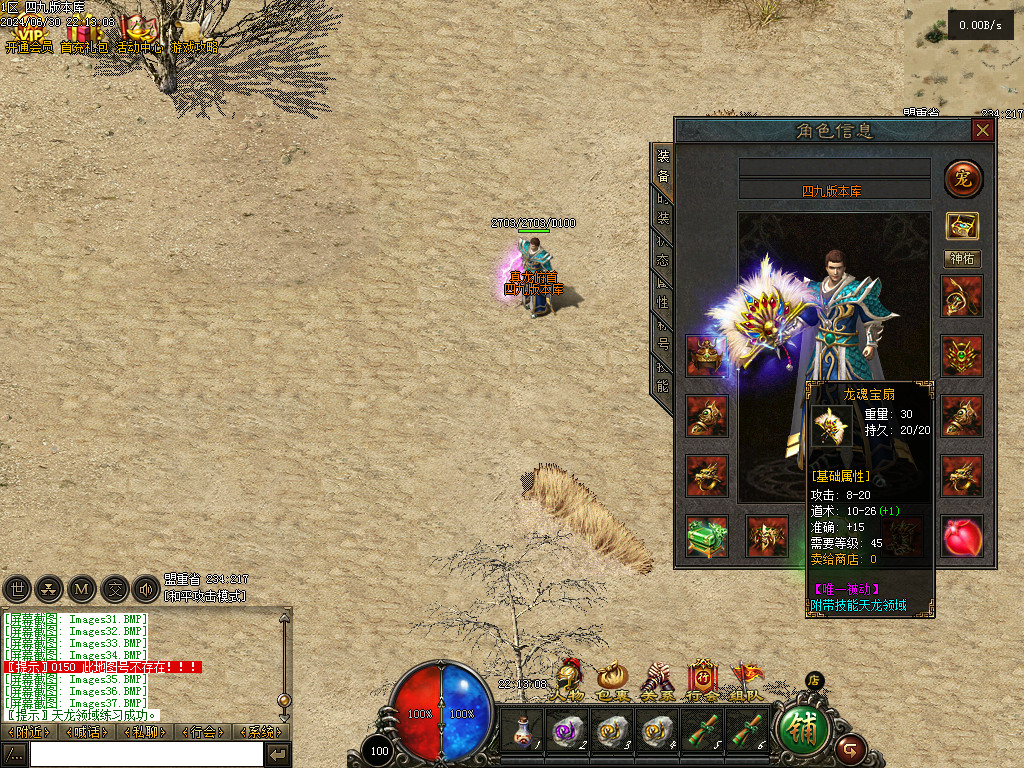Select the red peach equipment slot

tap(963, 537)
